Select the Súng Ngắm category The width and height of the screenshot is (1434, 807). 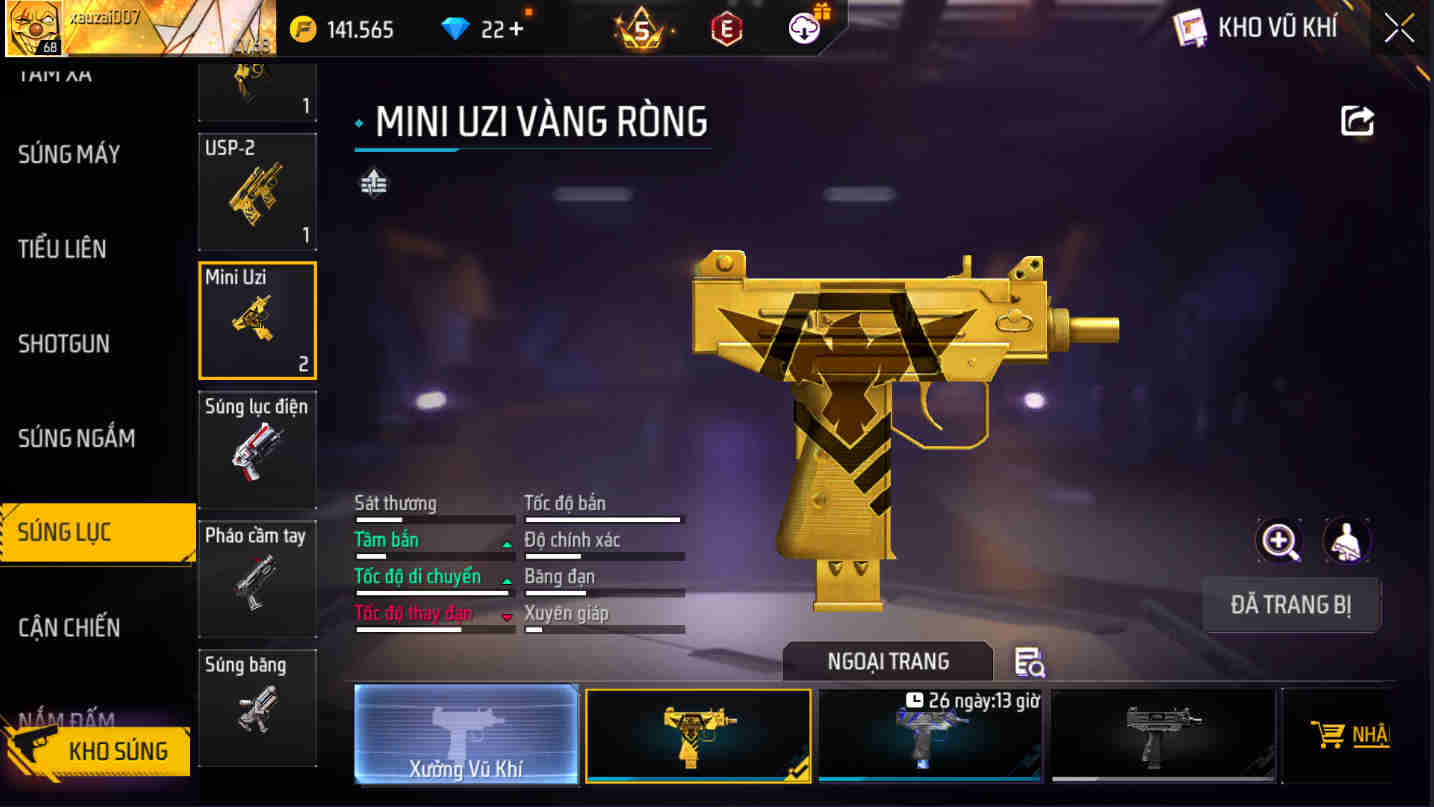pyautogui.click(x=76, y=438)
